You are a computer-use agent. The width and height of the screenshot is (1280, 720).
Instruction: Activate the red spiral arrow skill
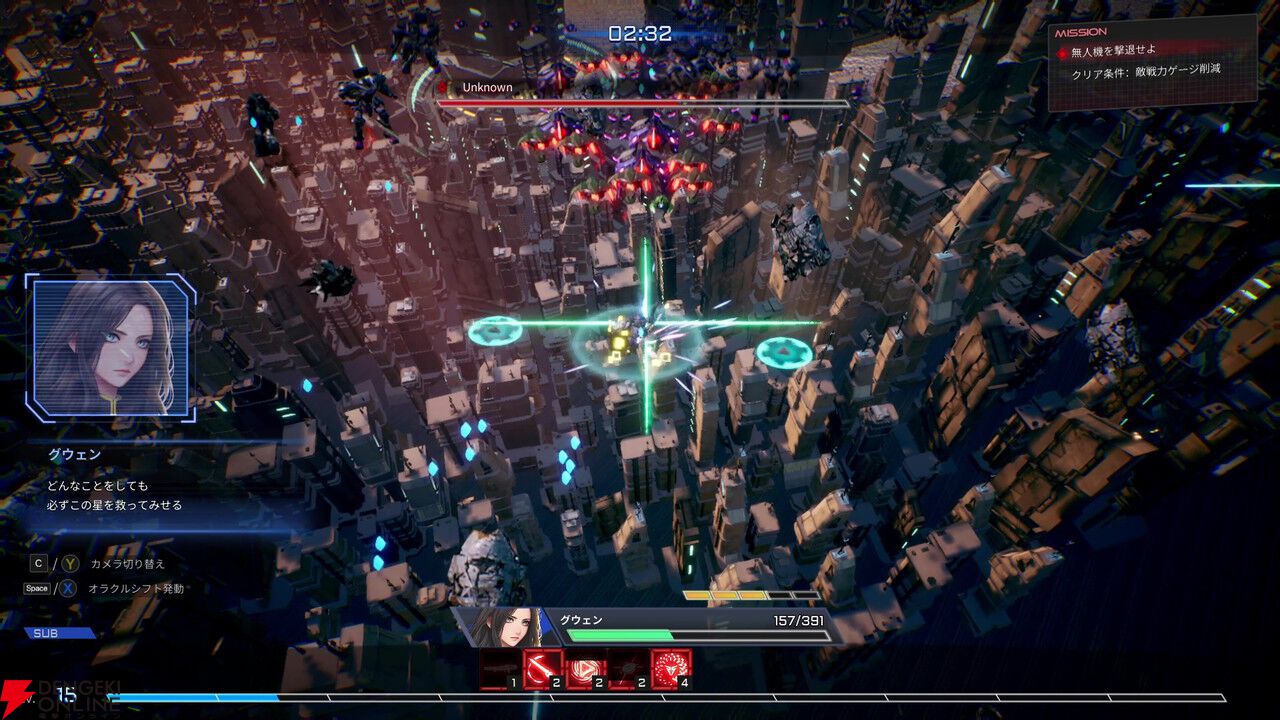click(585, 668)
